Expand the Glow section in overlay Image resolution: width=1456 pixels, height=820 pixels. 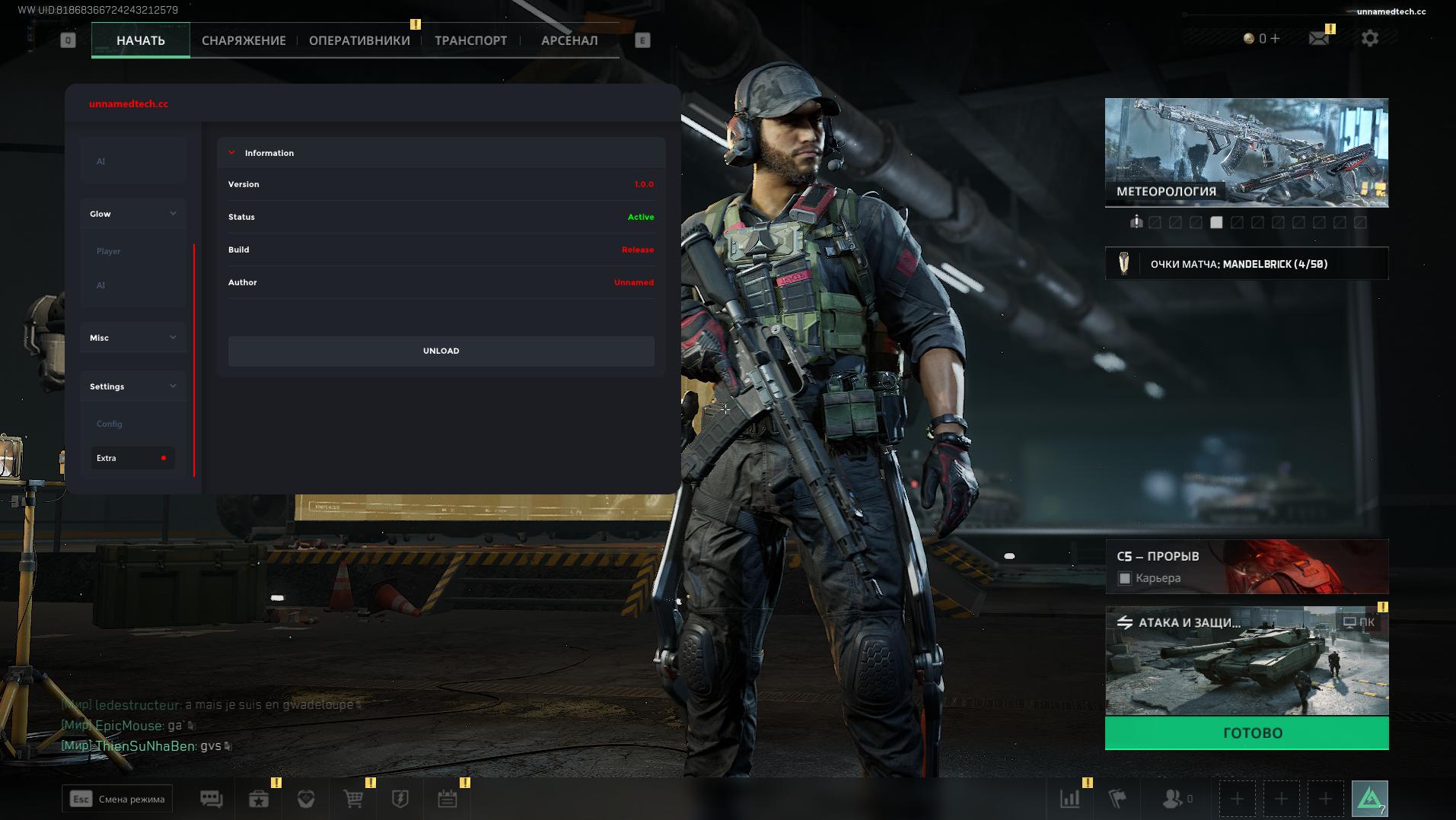133,214
